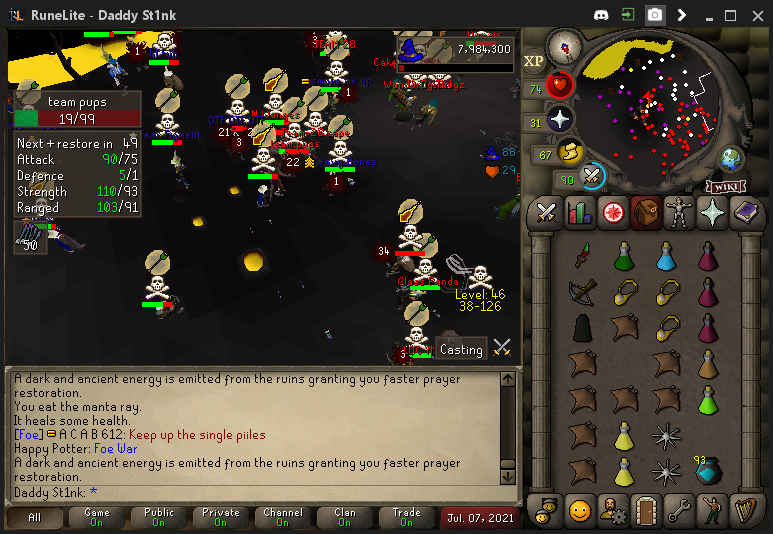Click the Wiki lookup banner
This screenshot has height=534, width=773.
click(728, 186)
